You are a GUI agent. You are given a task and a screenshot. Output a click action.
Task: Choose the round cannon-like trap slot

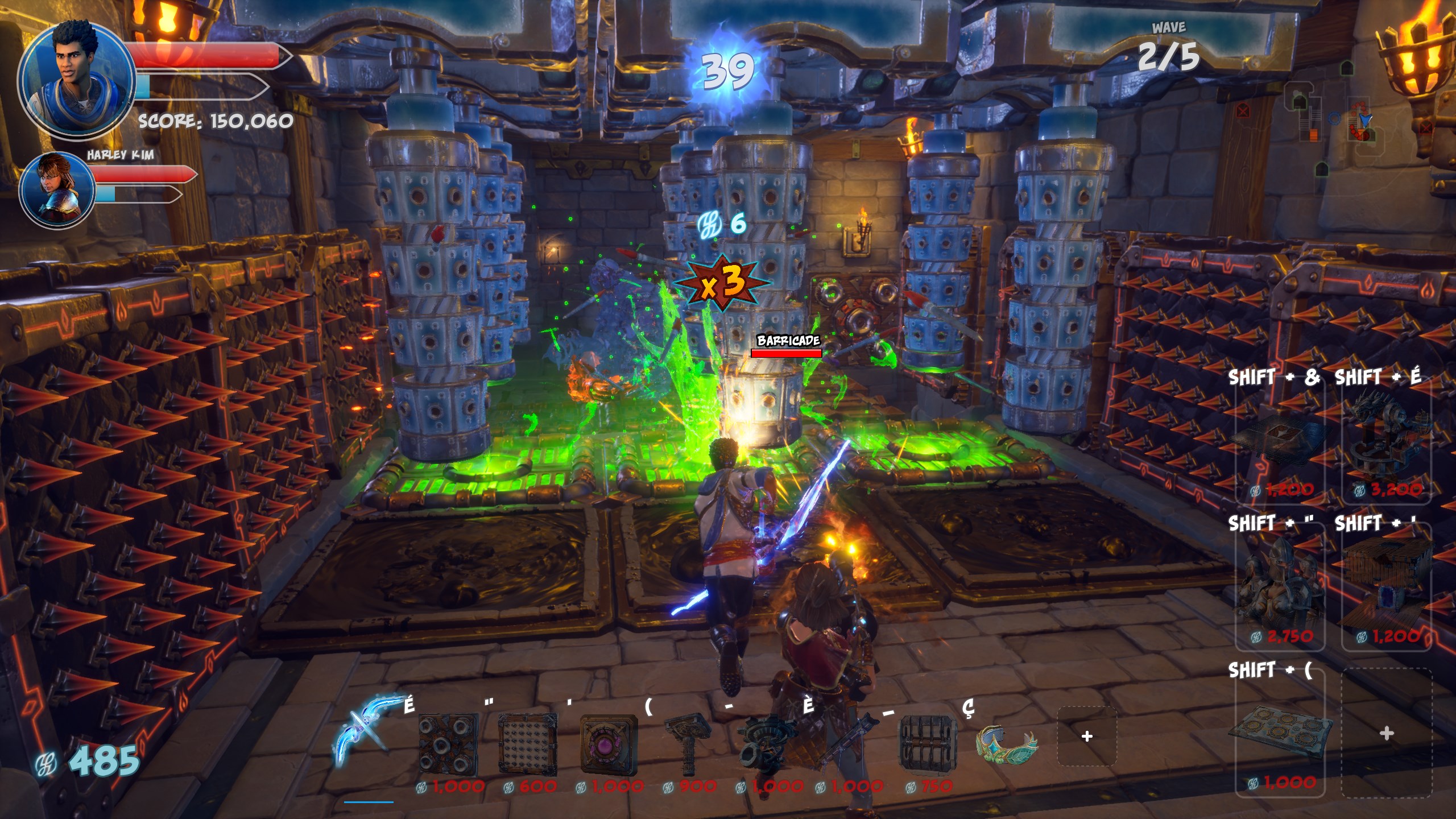click(767, 744)
